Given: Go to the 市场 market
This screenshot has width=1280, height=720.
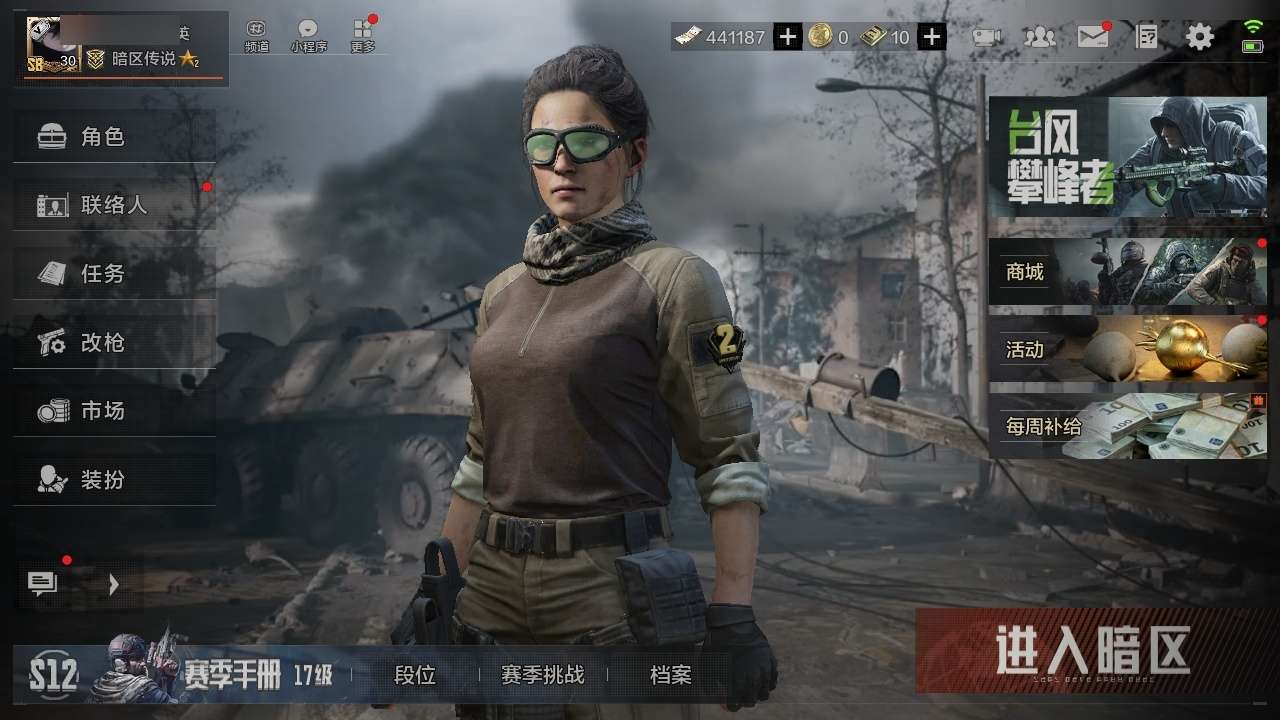Looking at the screenshot, I should pyautogui.click(x=113, y=410).
